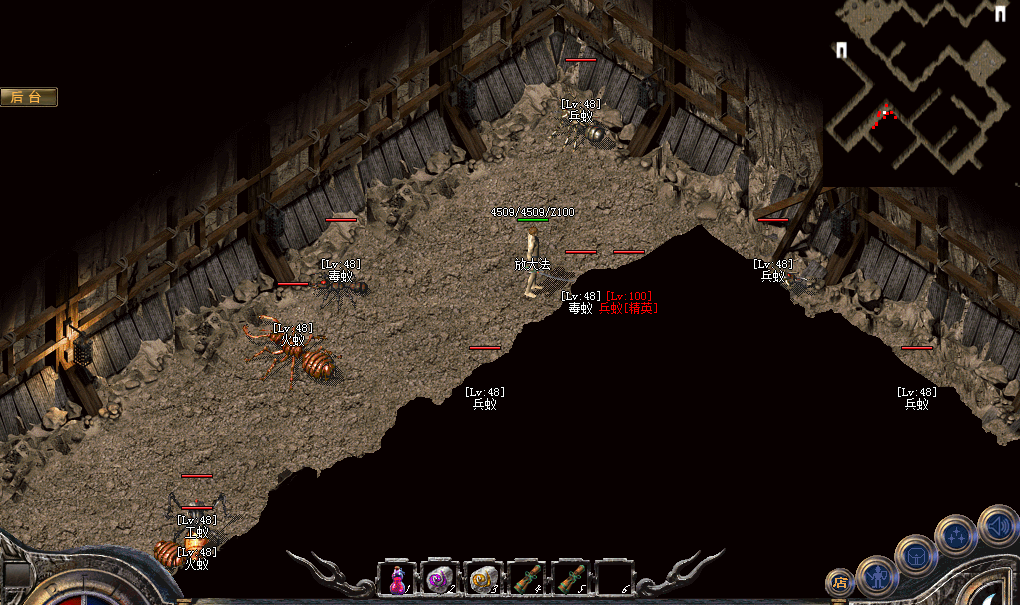Select the golden swirl scroll in slot 3
The image size is (1020, 605).
pos(484,578)
